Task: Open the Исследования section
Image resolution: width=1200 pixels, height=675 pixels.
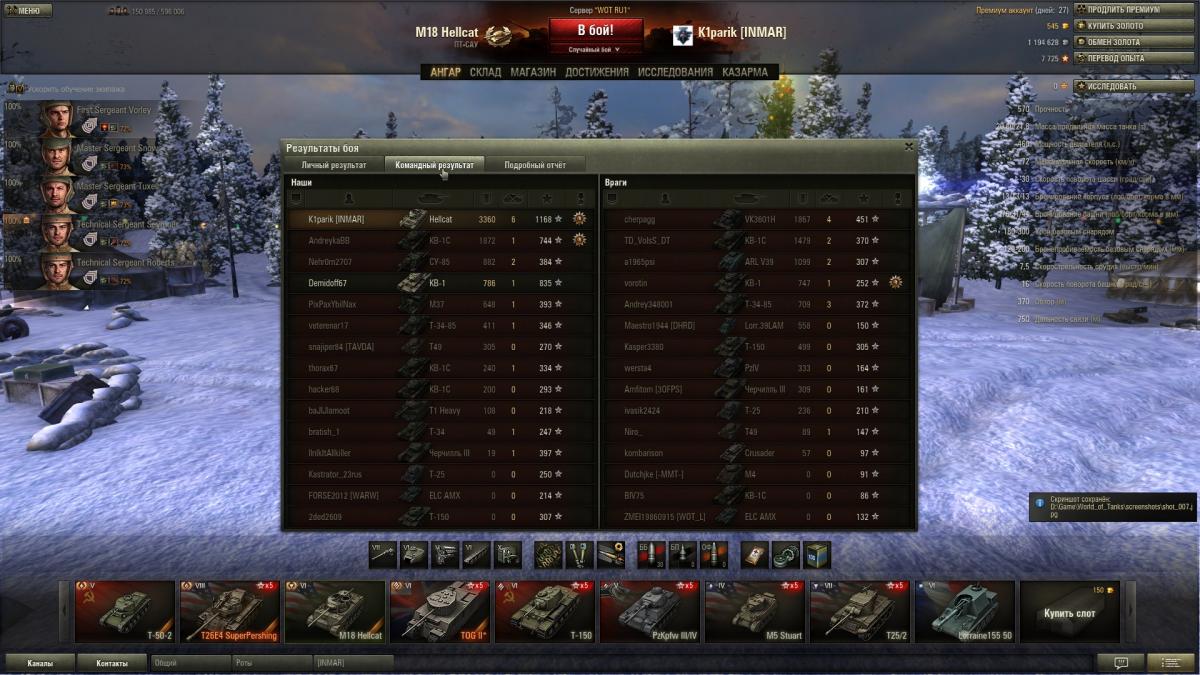Action: [675, 72]
